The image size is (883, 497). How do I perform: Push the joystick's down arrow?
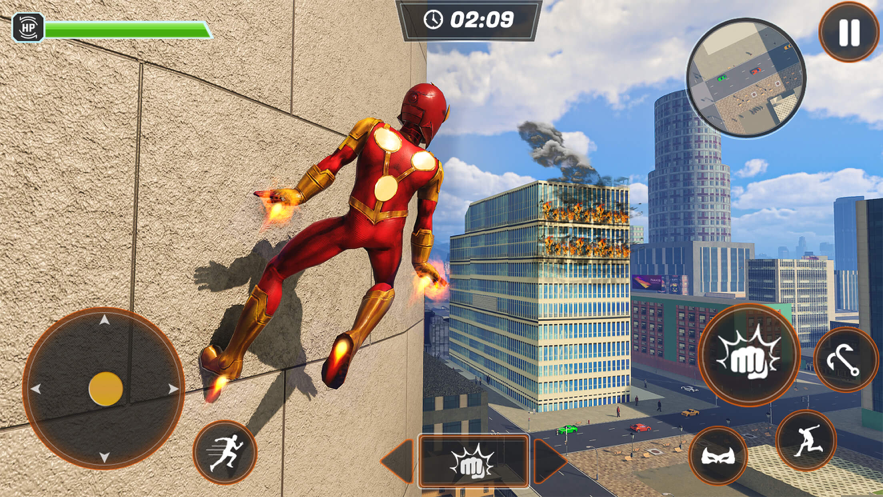[x=104, y=457]
